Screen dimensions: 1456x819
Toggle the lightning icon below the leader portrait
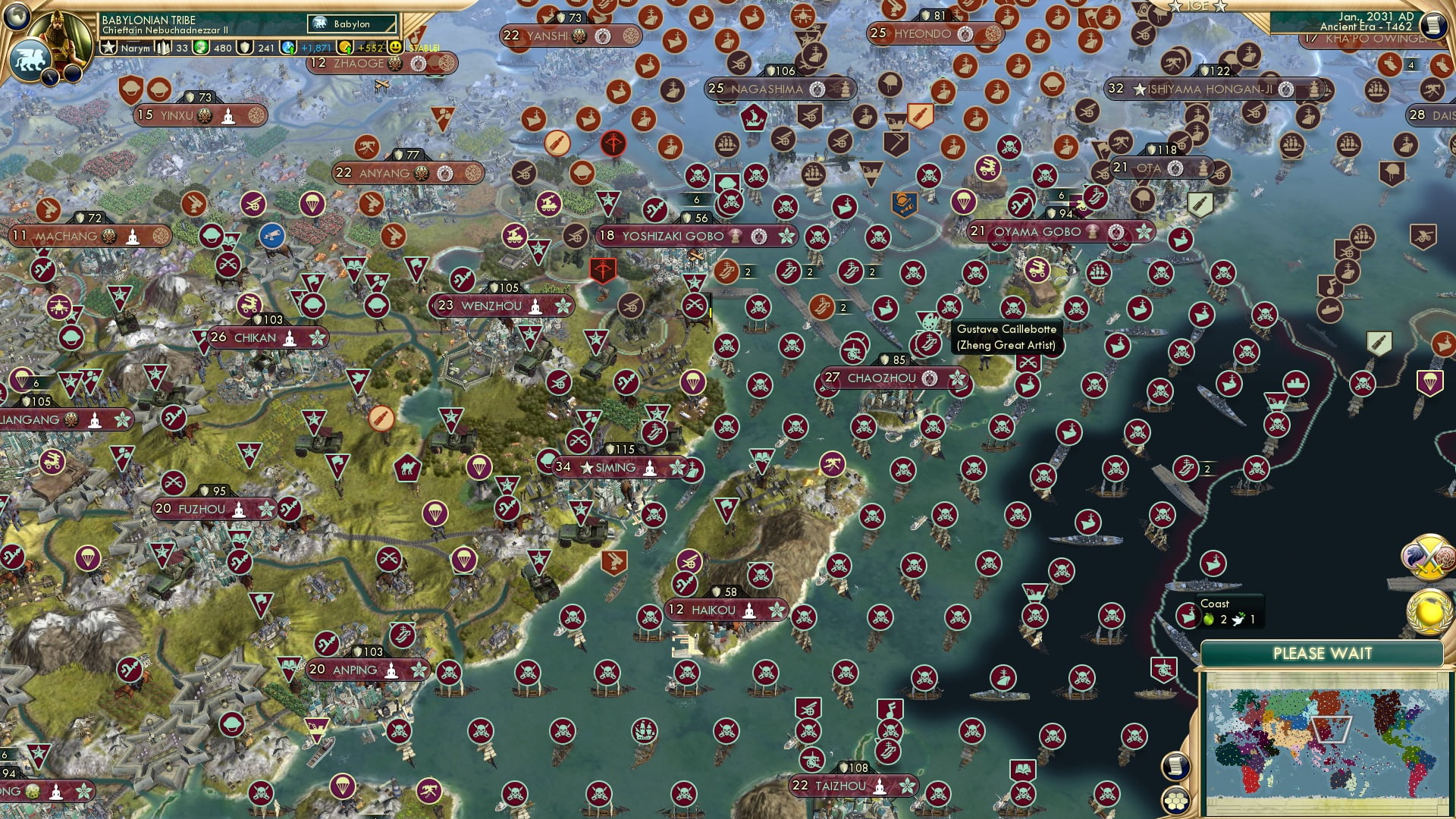50,76
